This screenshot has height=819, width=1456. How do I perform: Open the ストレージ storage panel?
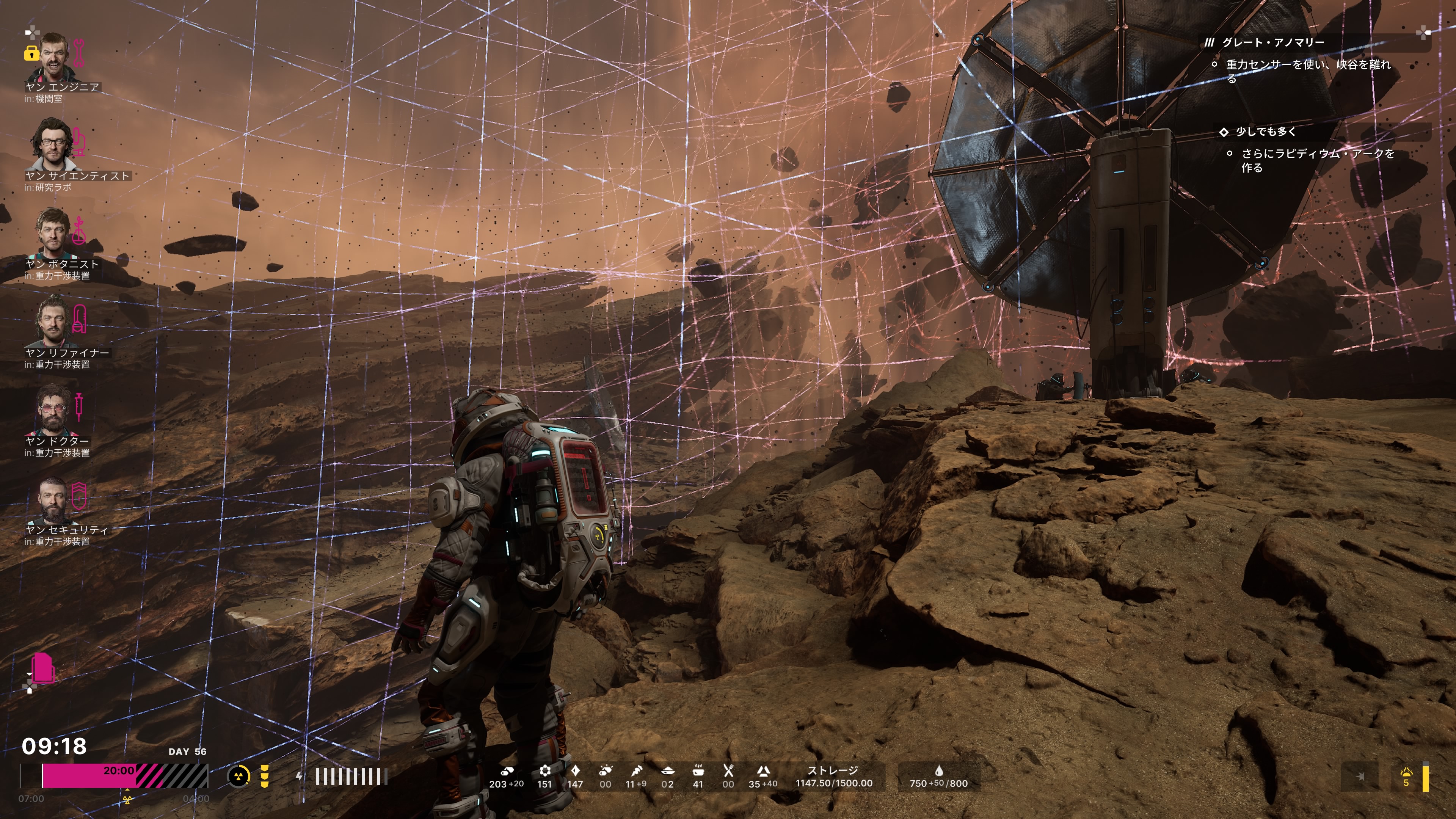834,777
